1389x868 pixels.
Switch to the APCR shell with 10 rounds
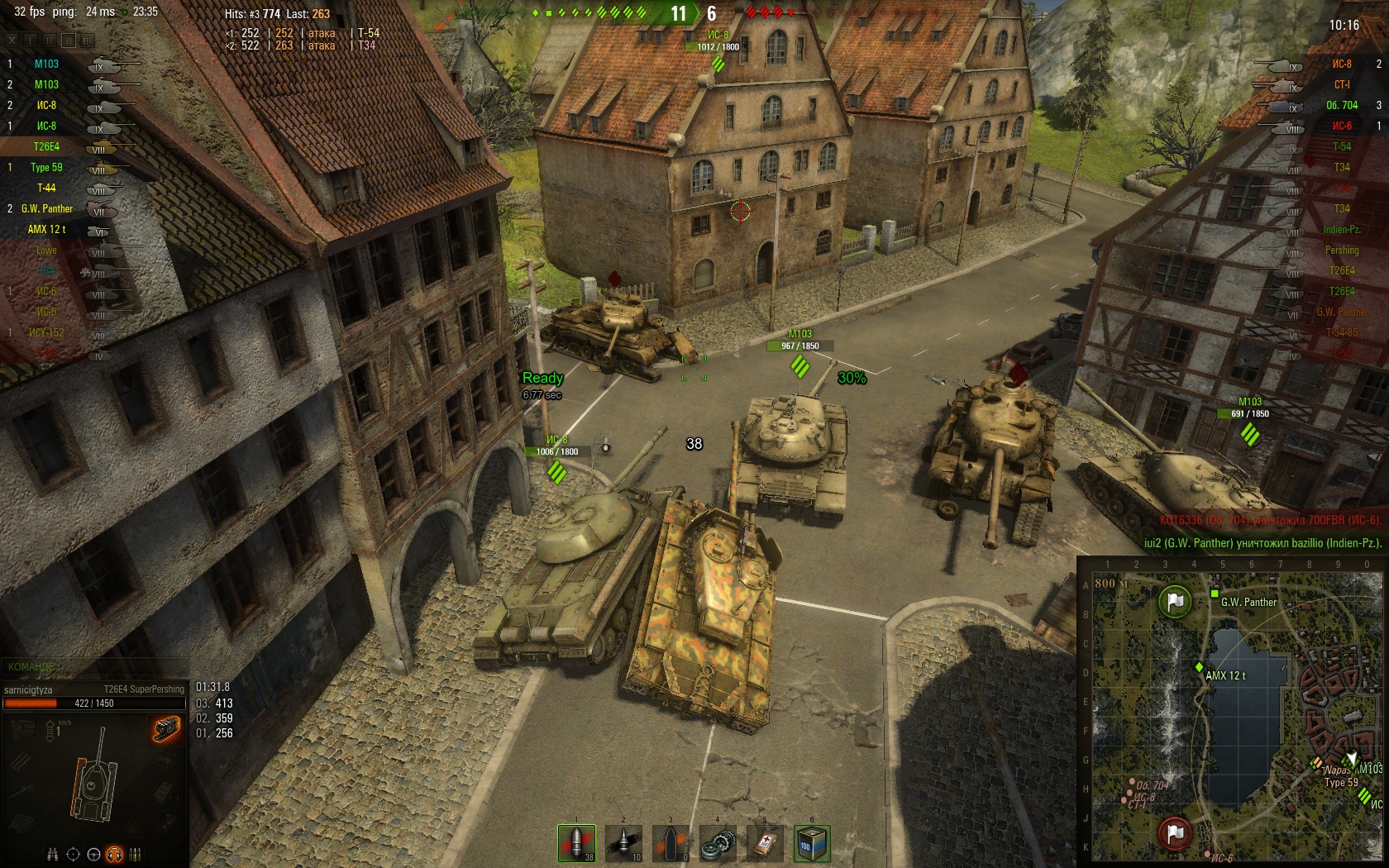[x=623, y=843]
